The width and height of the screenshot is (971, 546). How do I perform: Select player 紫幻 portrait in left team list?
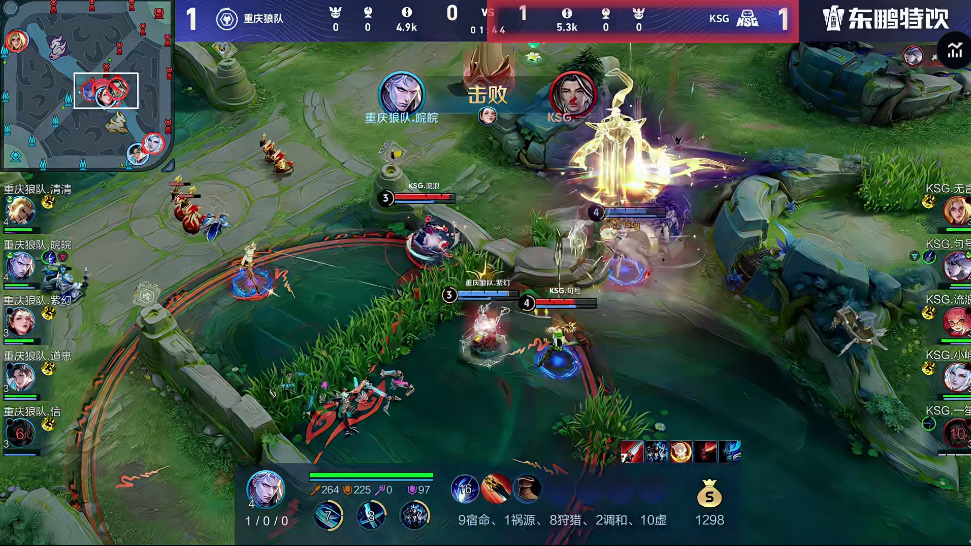click(19, 321)
